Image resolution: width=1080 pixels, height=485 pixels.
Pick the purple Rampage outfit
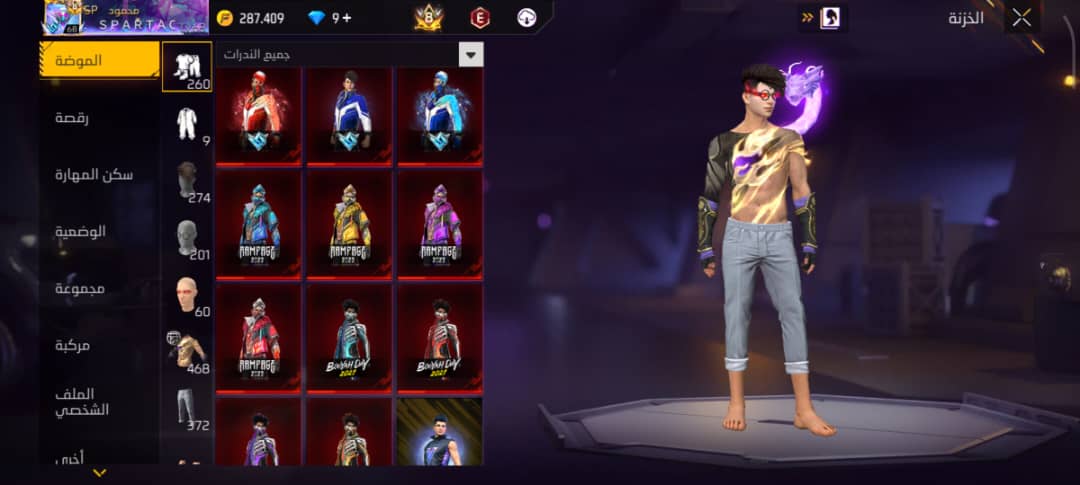[440, 224]
